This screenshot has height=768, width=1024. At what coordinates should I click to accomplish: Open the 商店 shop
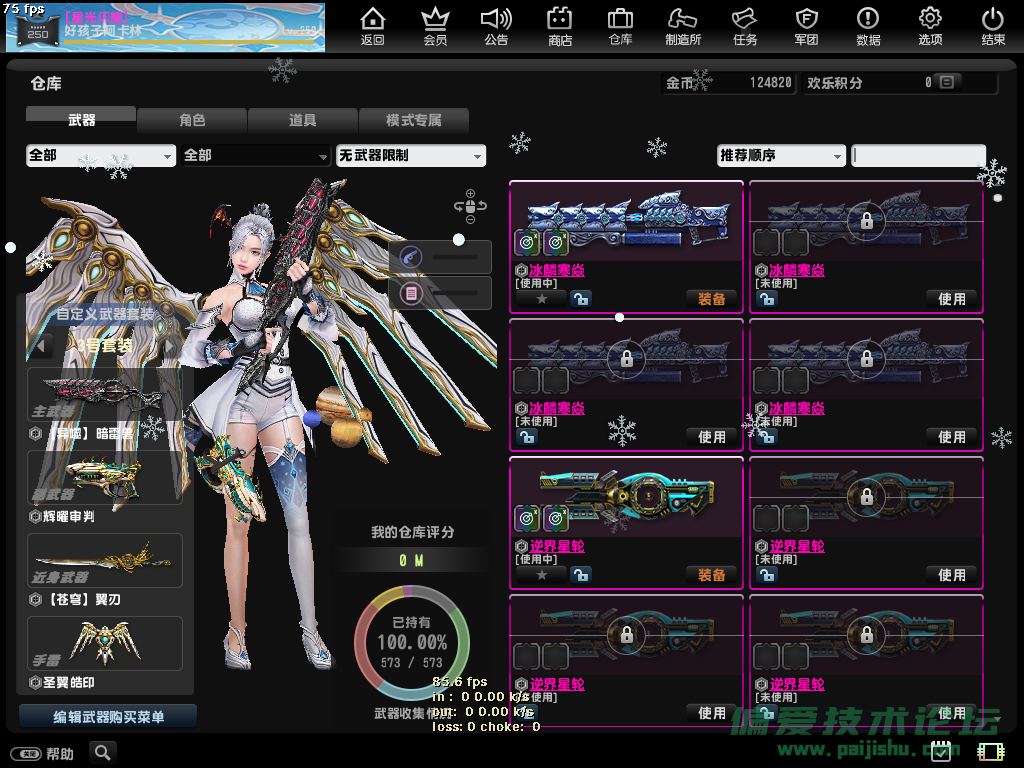pos(559,26)
